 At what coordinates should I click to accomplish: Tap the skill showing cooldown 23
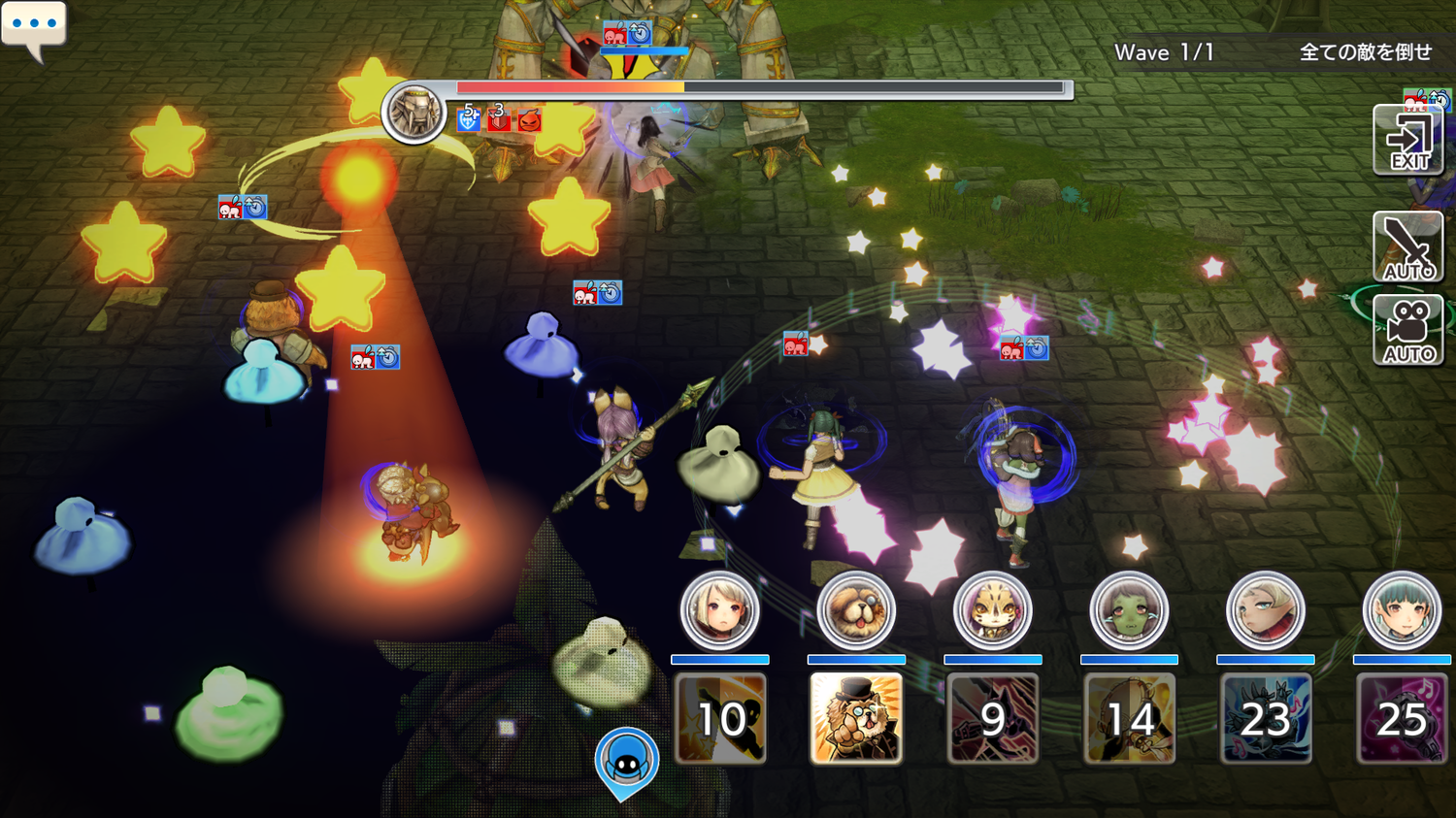(1266, 719)
